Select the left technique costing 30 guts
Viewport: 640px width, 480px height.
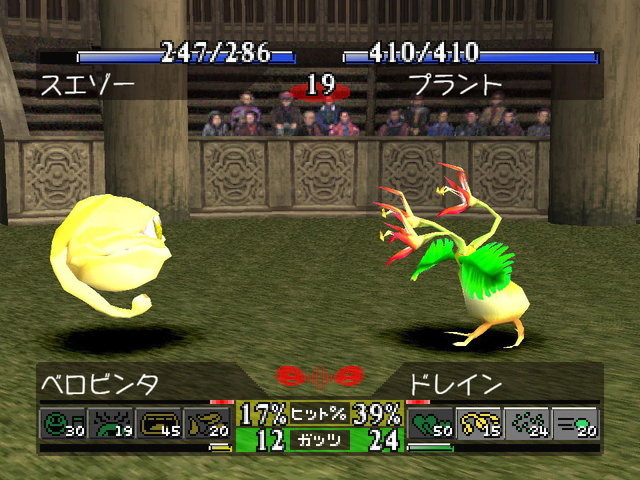tap(63, 424)
